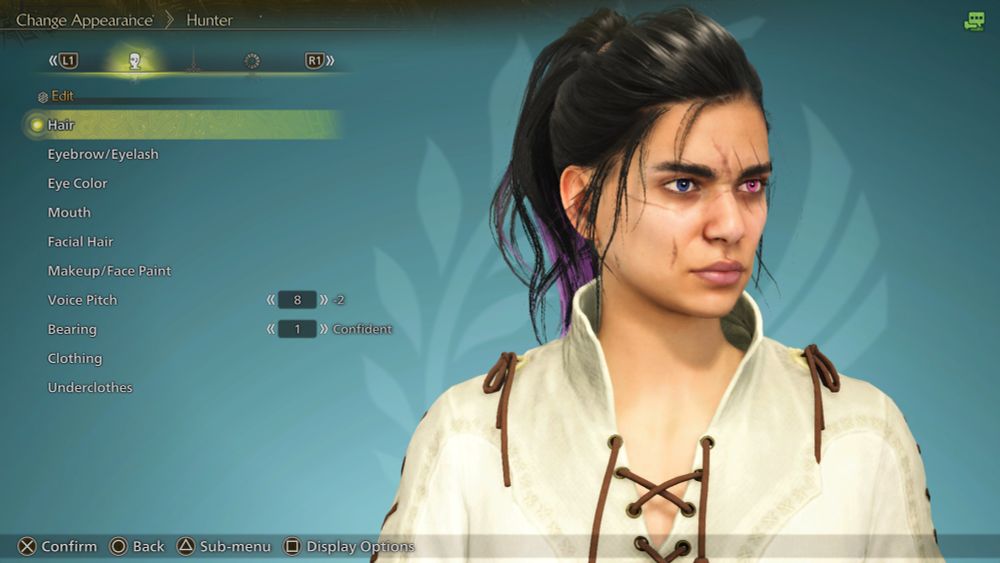The image size is (1000, 563).
Task: Decrease Voice Pitch with the left arrows
Action: 270,300
